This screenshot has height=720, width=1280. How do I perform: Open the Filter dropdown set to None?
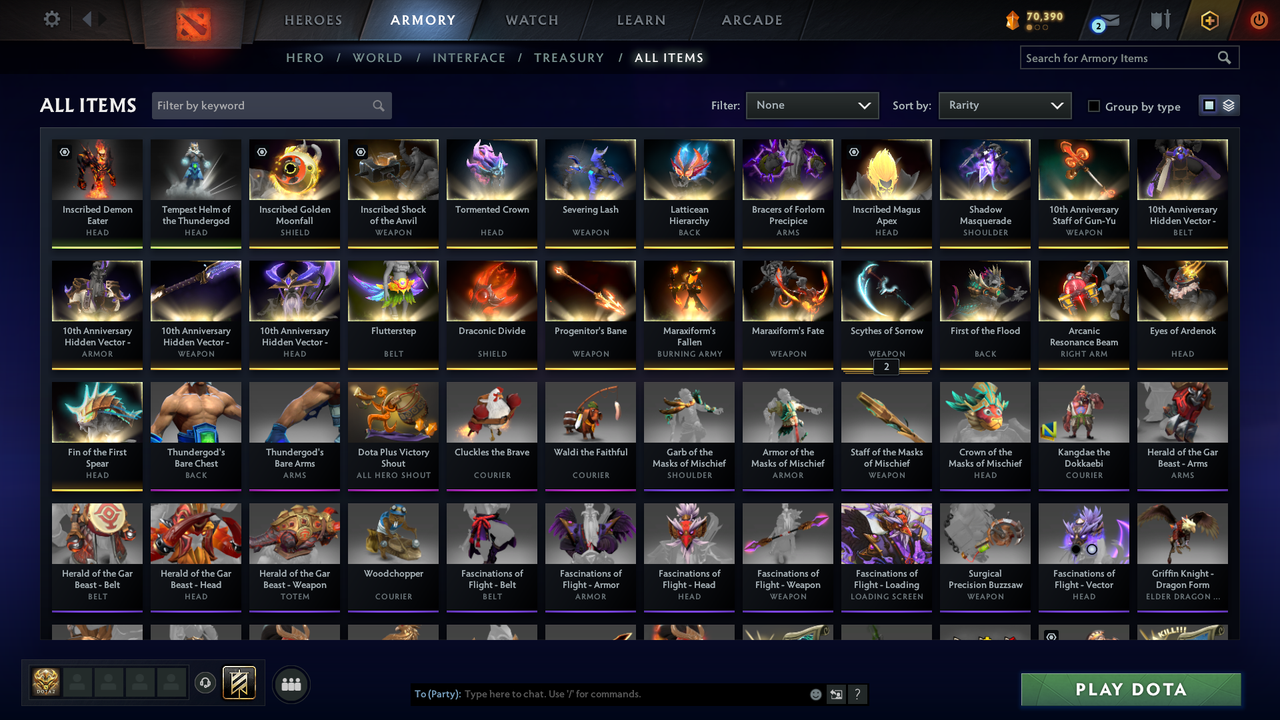(x=812, y=104)
